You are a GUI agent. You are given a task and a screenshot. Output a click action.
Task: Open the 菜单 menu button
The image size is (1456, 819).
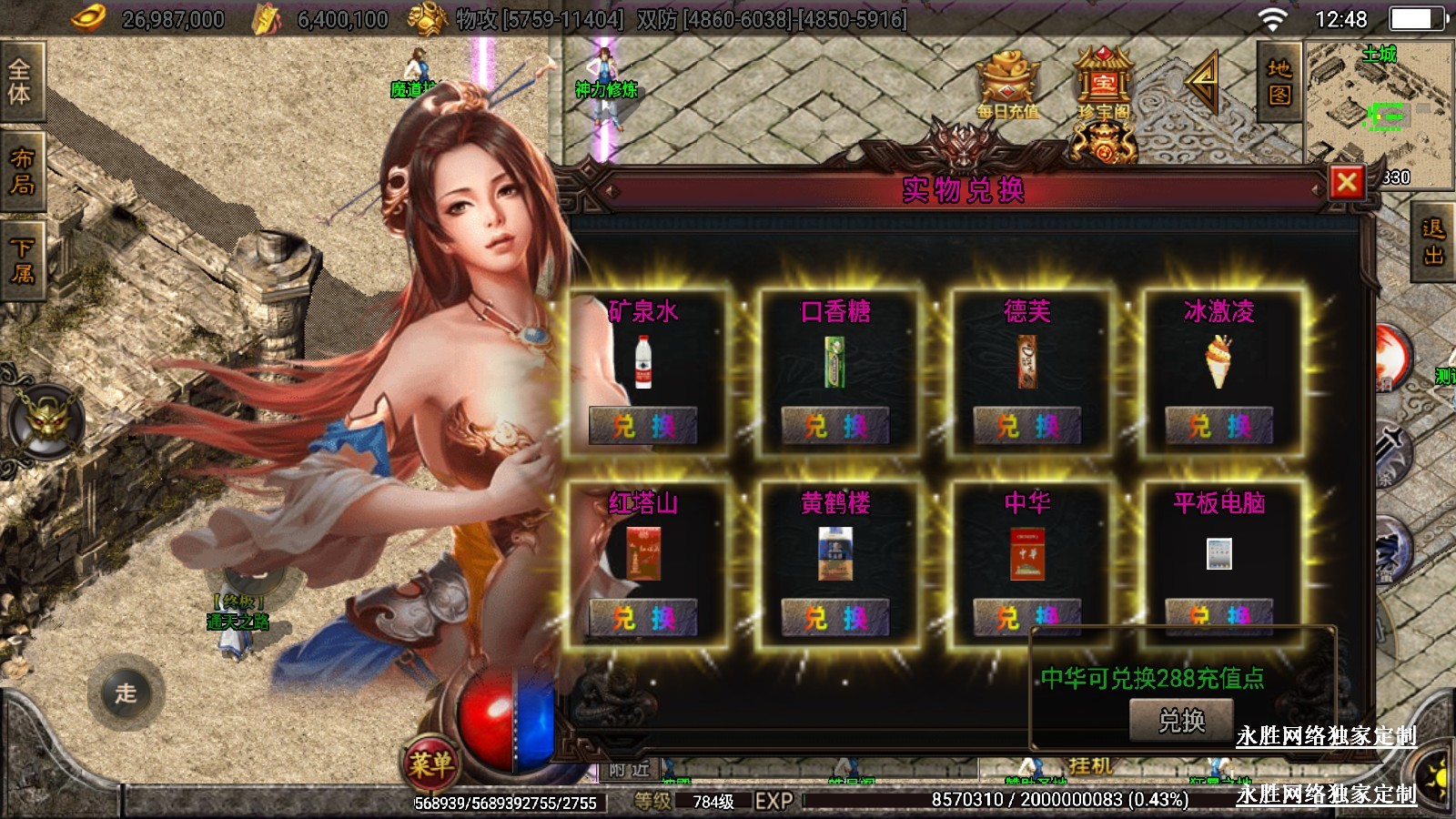430,763
